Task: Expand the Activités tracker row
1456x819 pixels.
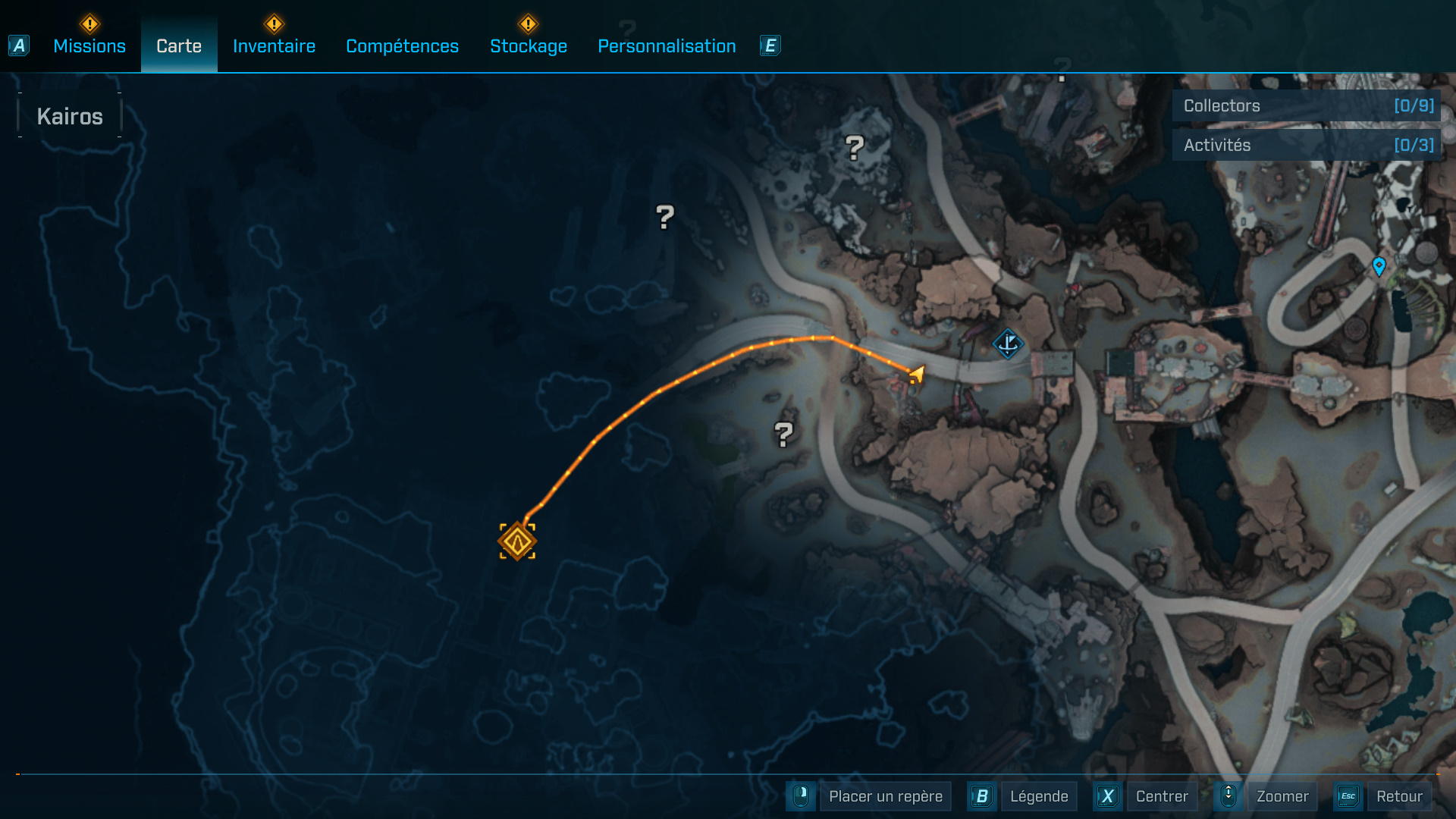Action: 1306,145
